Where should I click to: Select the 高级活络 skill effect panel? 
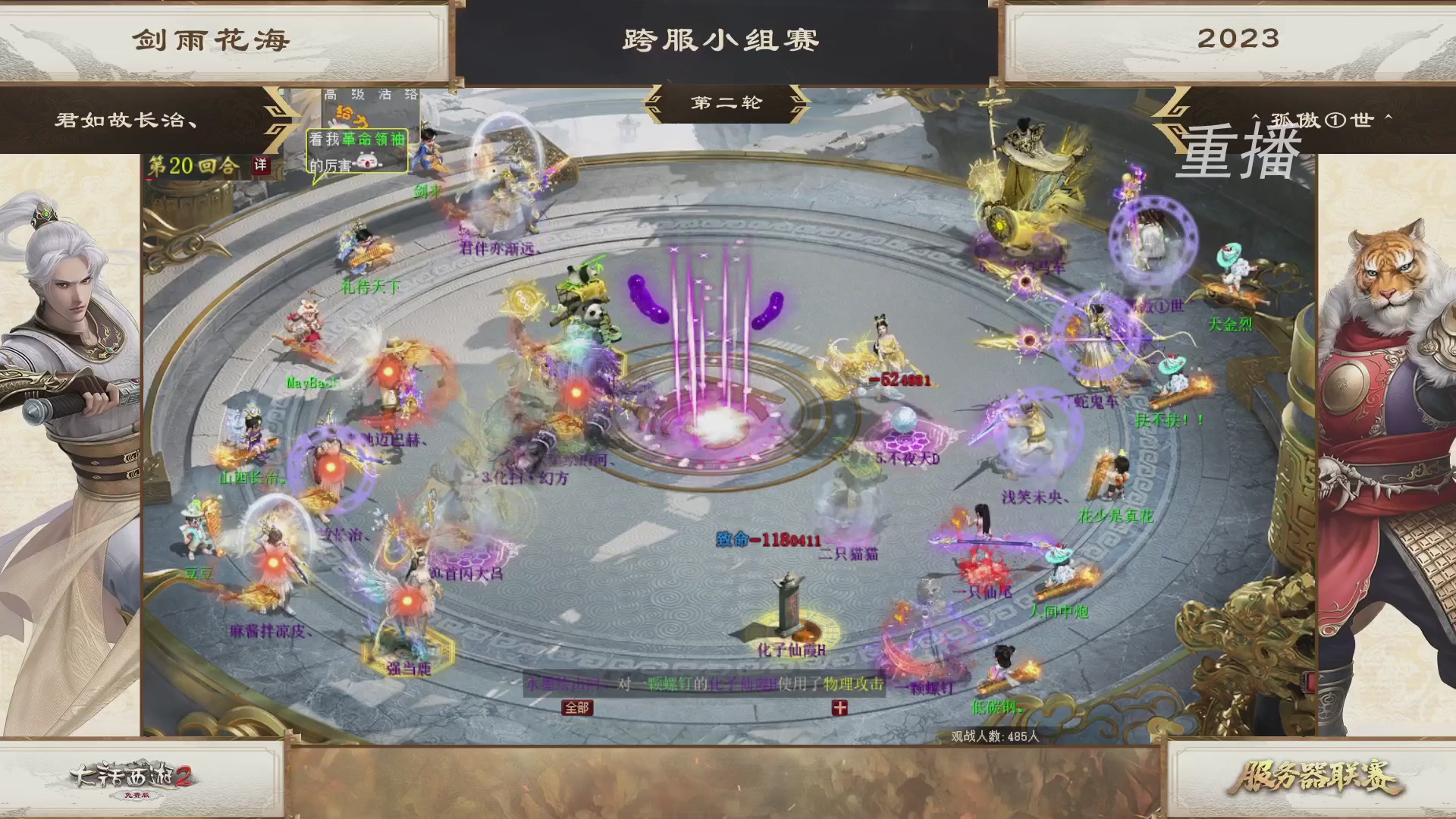point(369,93)
